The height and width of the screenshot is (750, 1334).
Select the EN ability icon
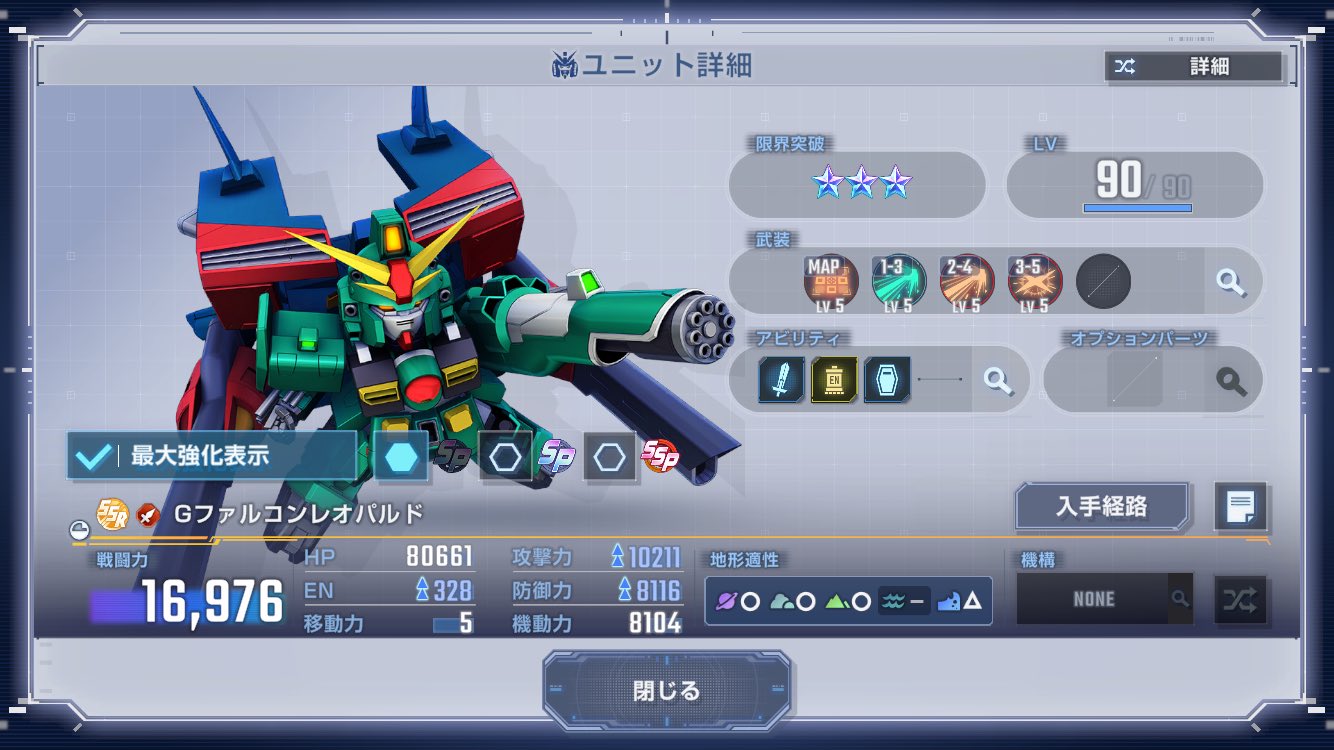[834, 380]
